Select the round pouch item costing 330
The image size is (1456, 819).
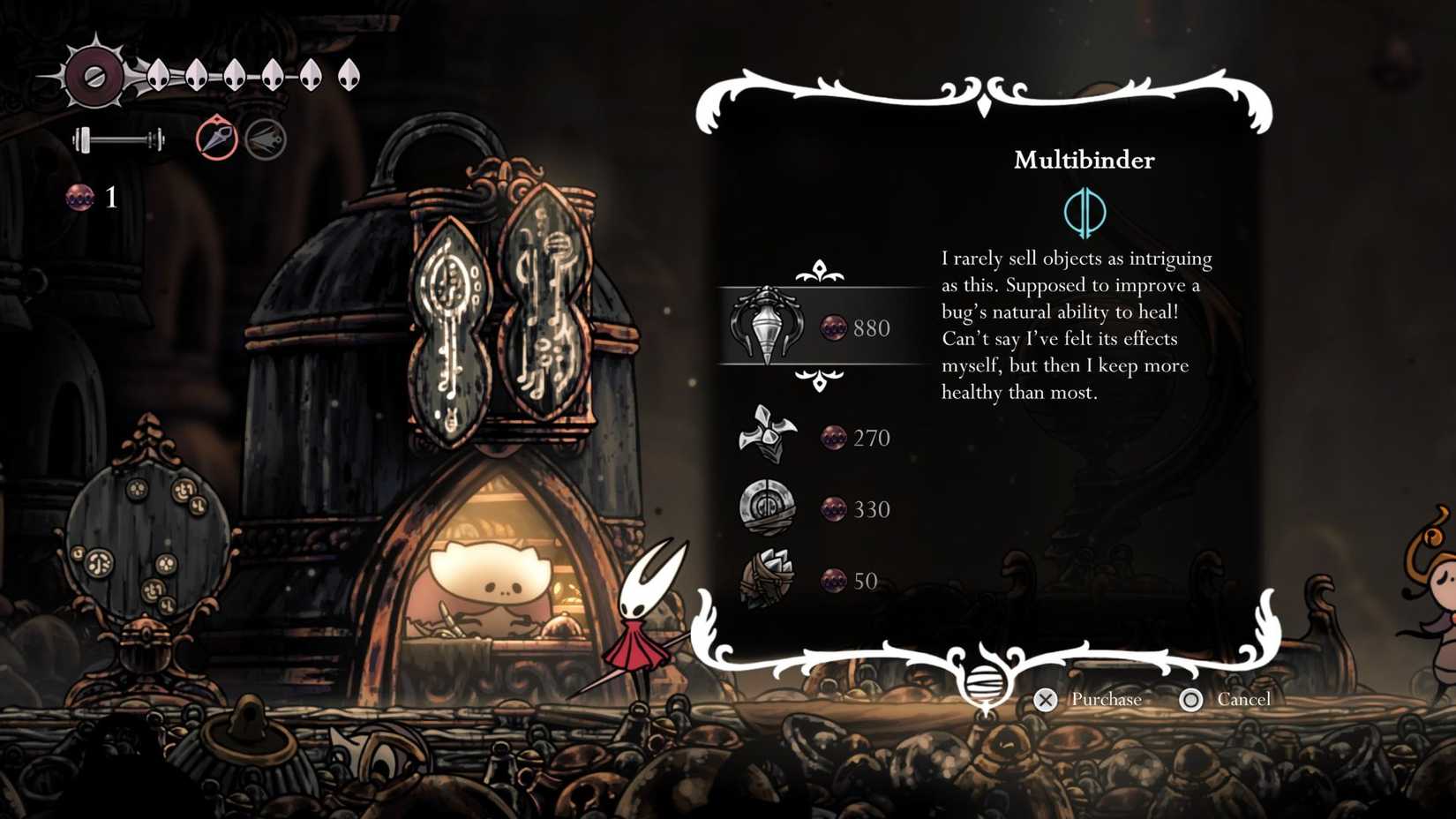765,508
